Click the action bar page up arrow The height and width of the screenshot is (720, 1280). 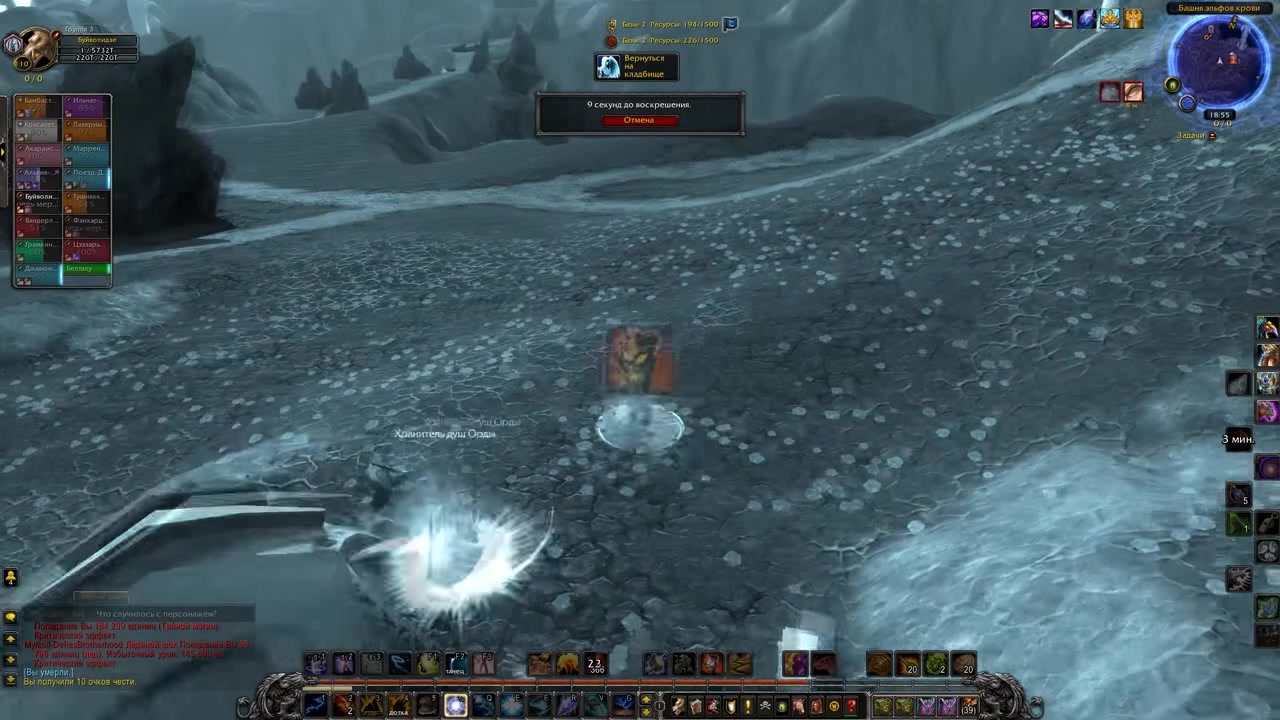pyautogui.click(x=646, y=700)
